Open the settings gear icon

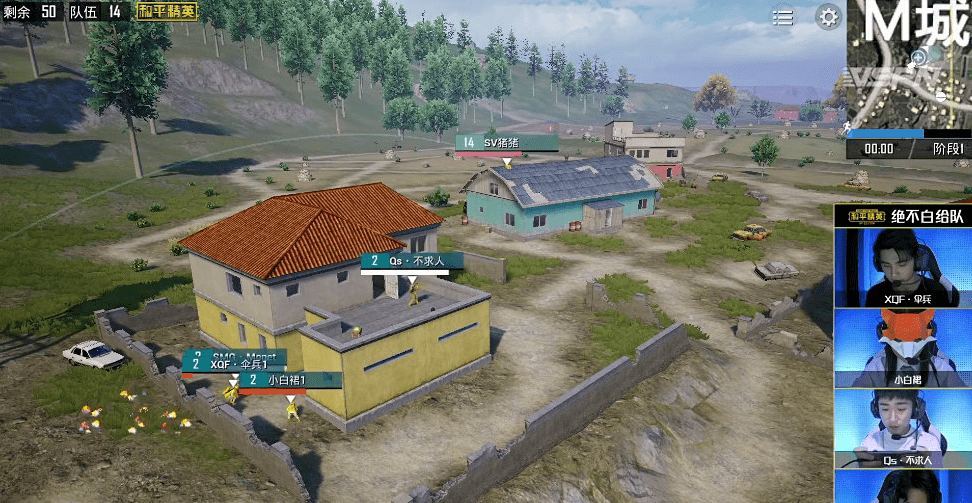pos(828,17)
